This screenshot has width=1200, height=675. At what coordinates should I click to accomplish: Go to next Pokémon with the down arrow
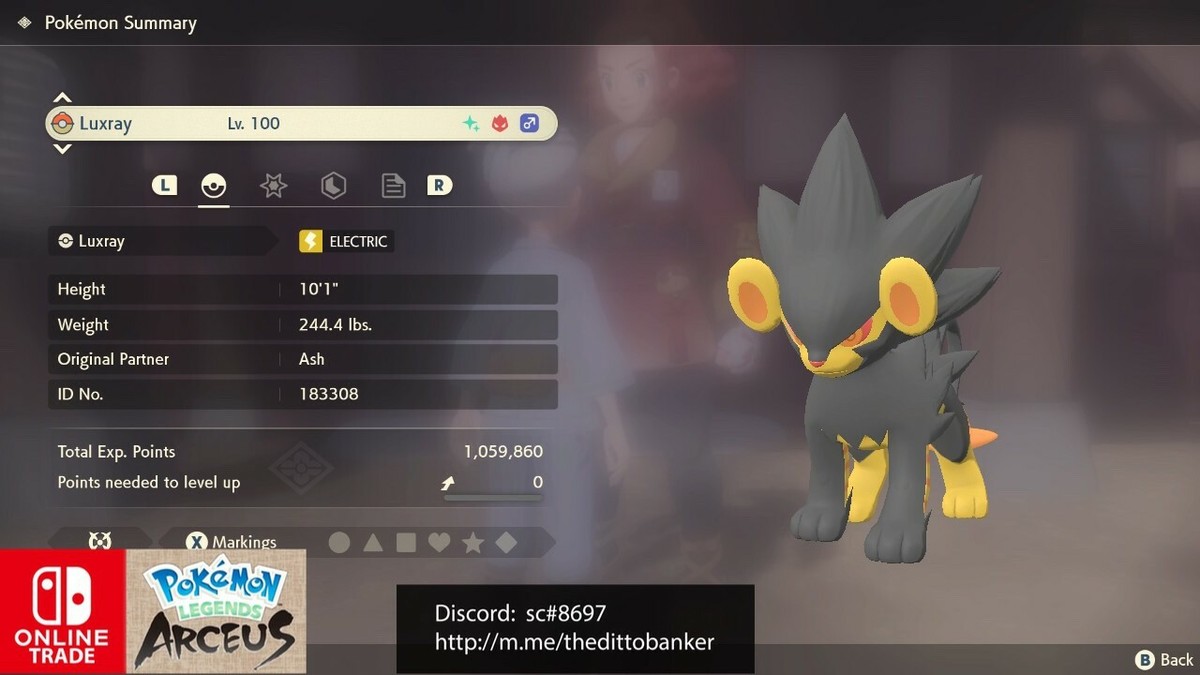coord(62,149)
